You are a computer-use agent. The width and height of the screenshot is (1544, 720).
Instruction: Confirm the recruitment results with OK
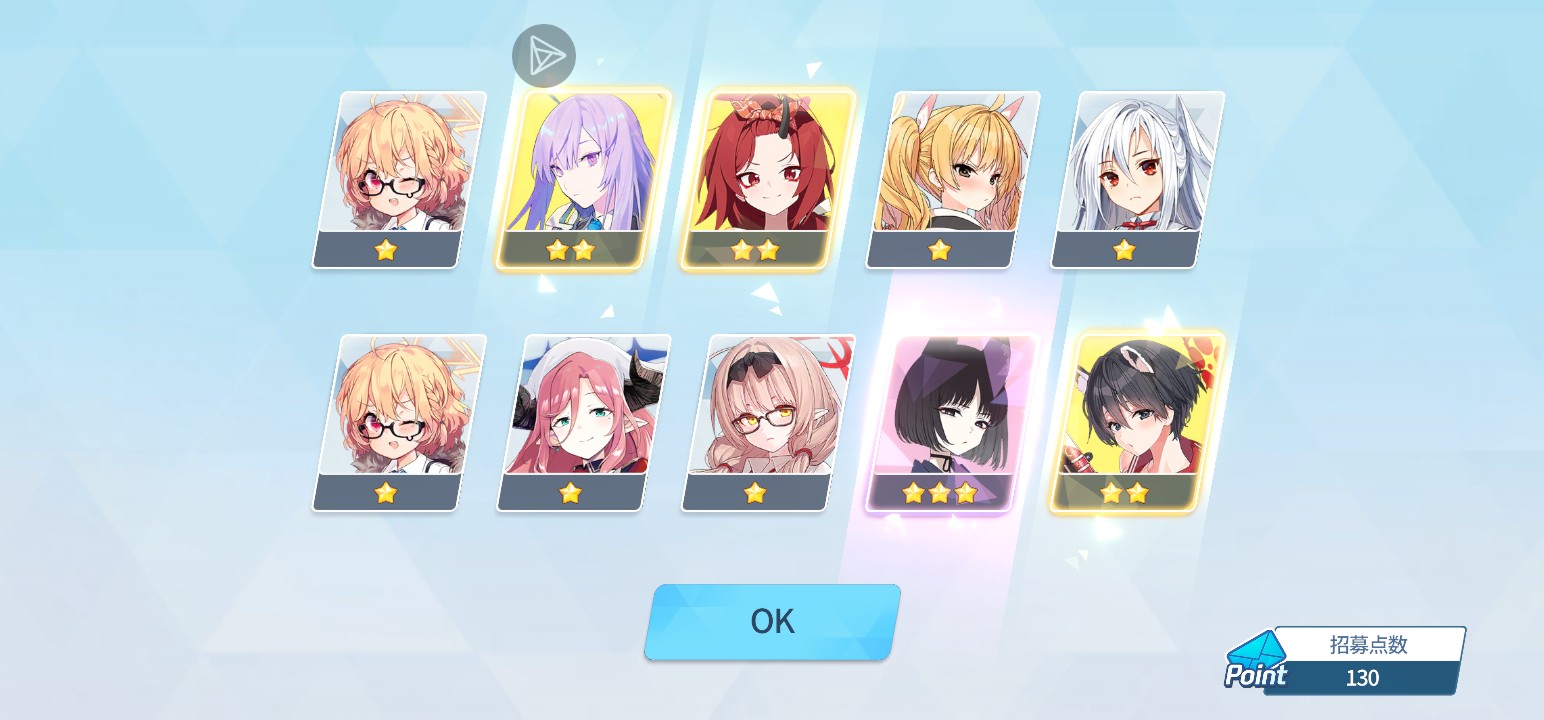(x=772, y=622)
